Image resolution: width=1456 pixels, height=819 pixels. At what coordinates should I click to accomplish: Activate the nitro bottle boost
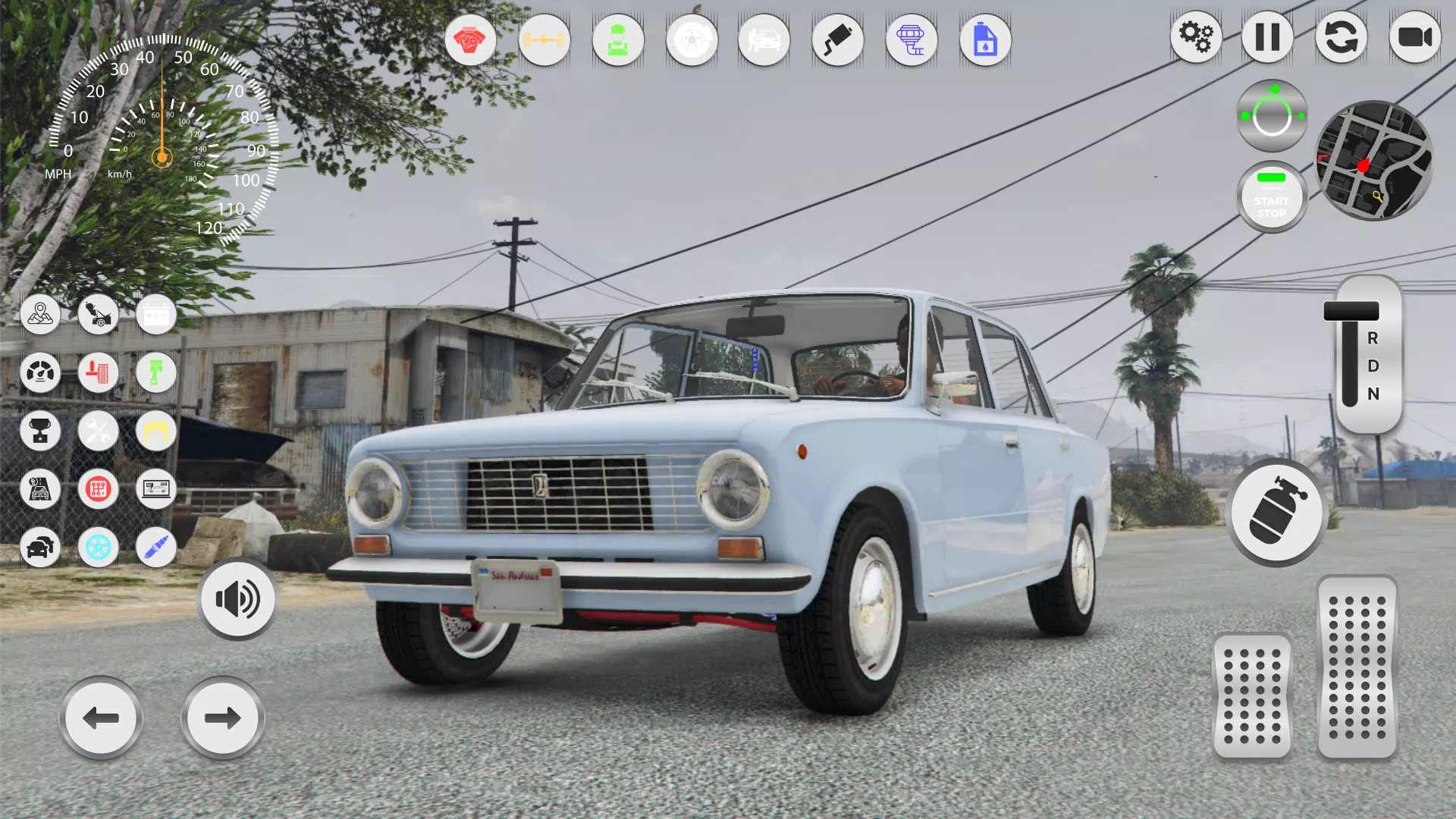(x=1276, y=514)
